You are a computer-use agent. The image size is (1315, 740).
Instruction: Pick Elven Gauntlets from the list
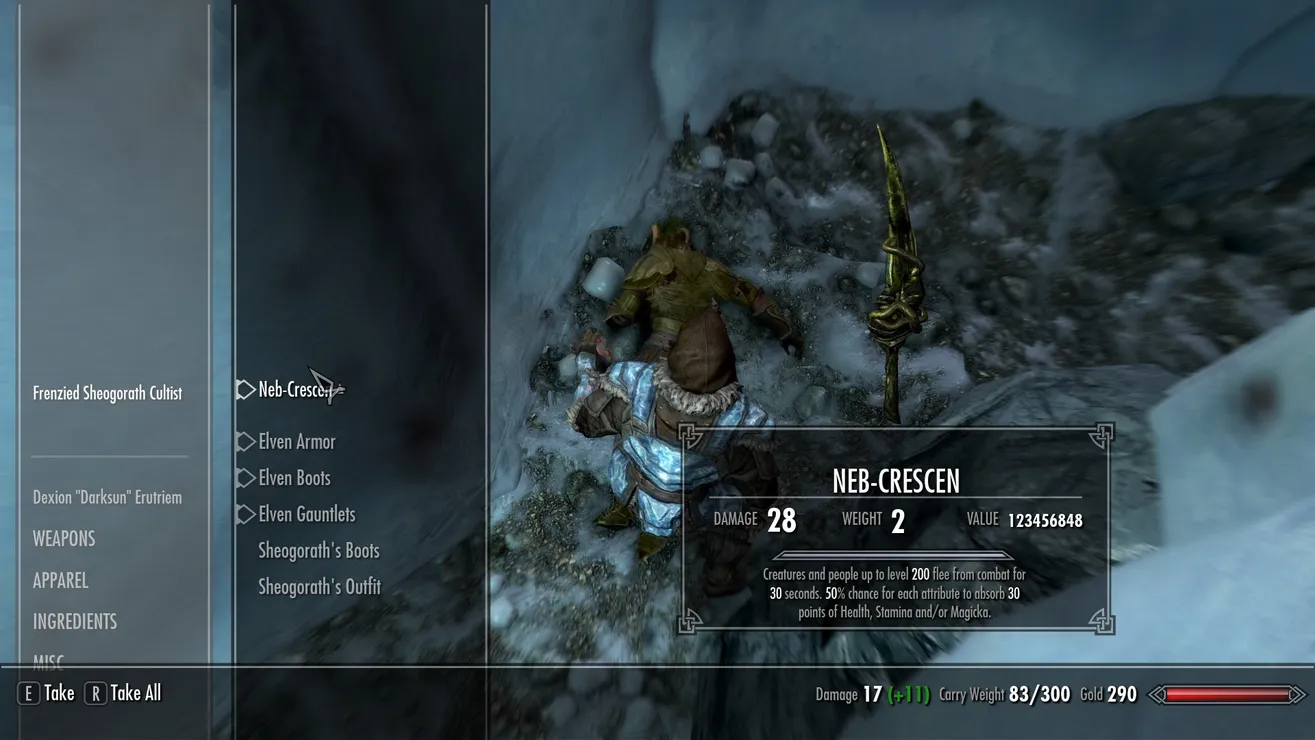[x=306, y=514]
